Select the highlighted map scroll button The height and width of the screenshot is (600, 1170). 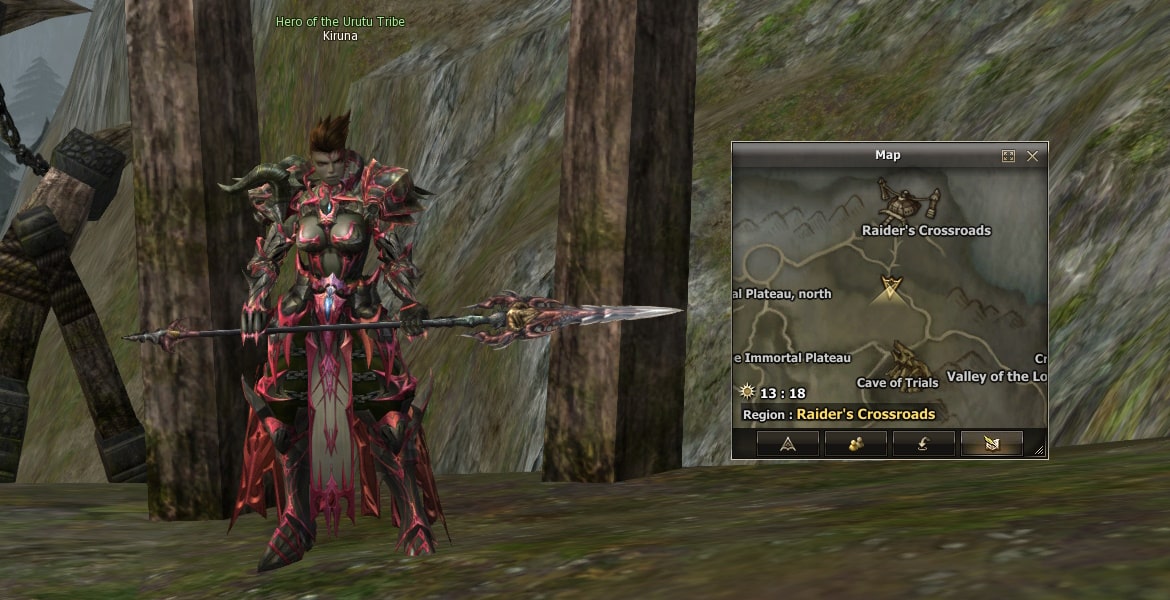pyautogui.click(x=991, y=444)
